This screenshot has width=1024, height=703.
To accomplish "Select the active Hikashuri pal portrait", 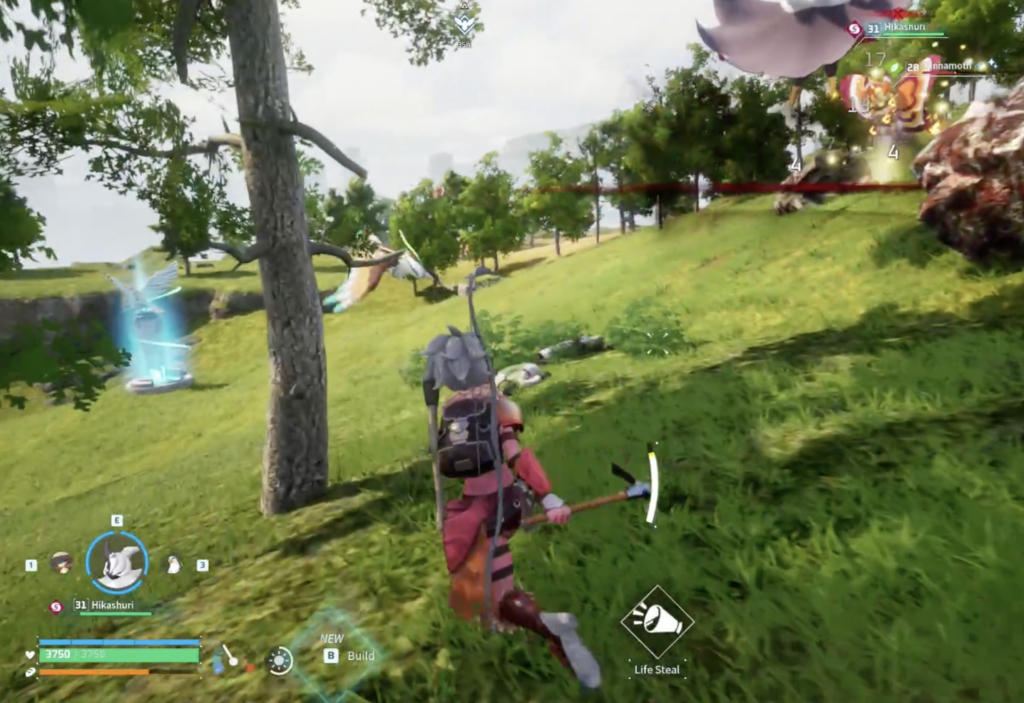I will pos(117,563).
